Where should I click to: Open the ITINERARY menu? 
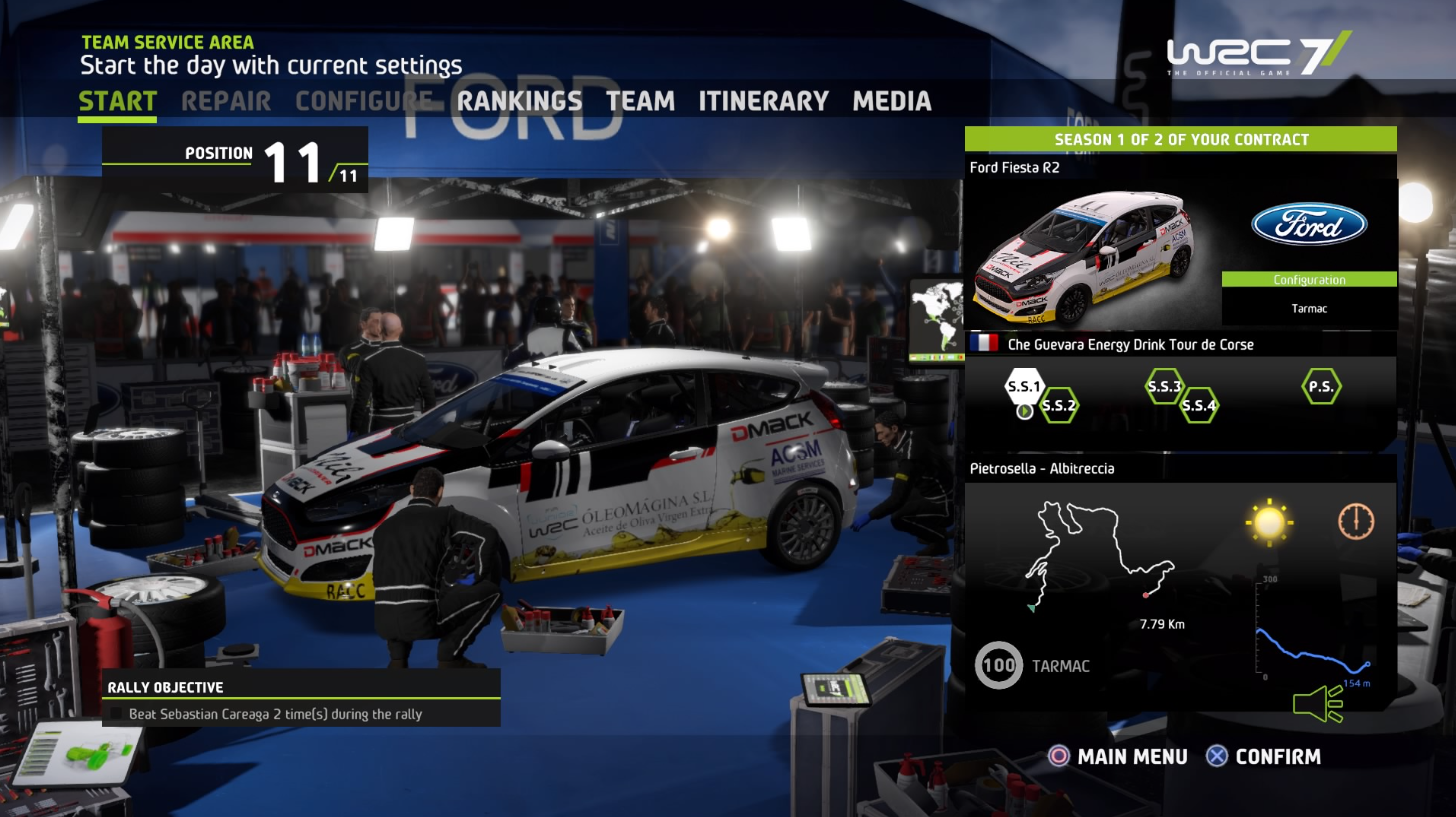(x=765, y=101)
